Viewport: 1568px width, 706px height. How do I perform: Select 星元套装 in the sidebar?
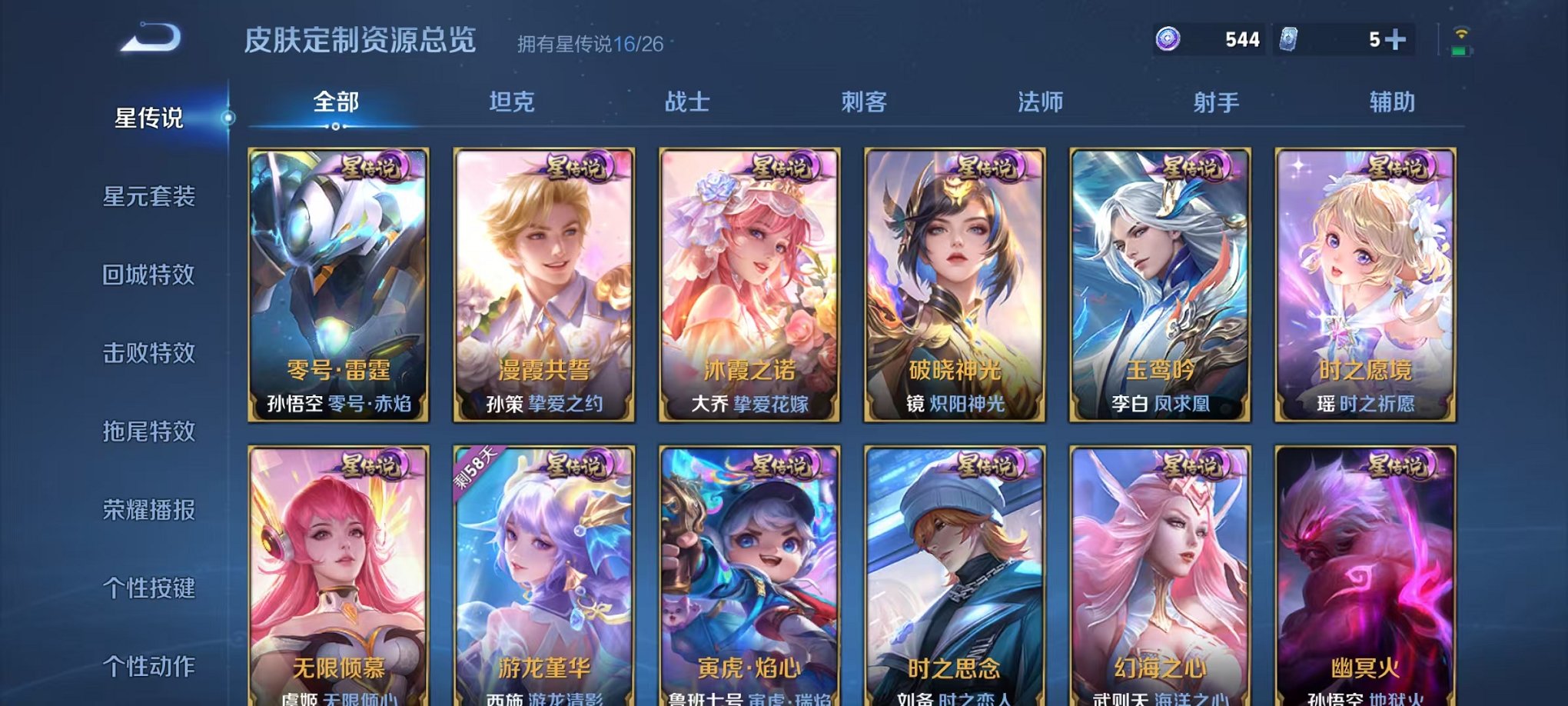[x=148, y=197]
